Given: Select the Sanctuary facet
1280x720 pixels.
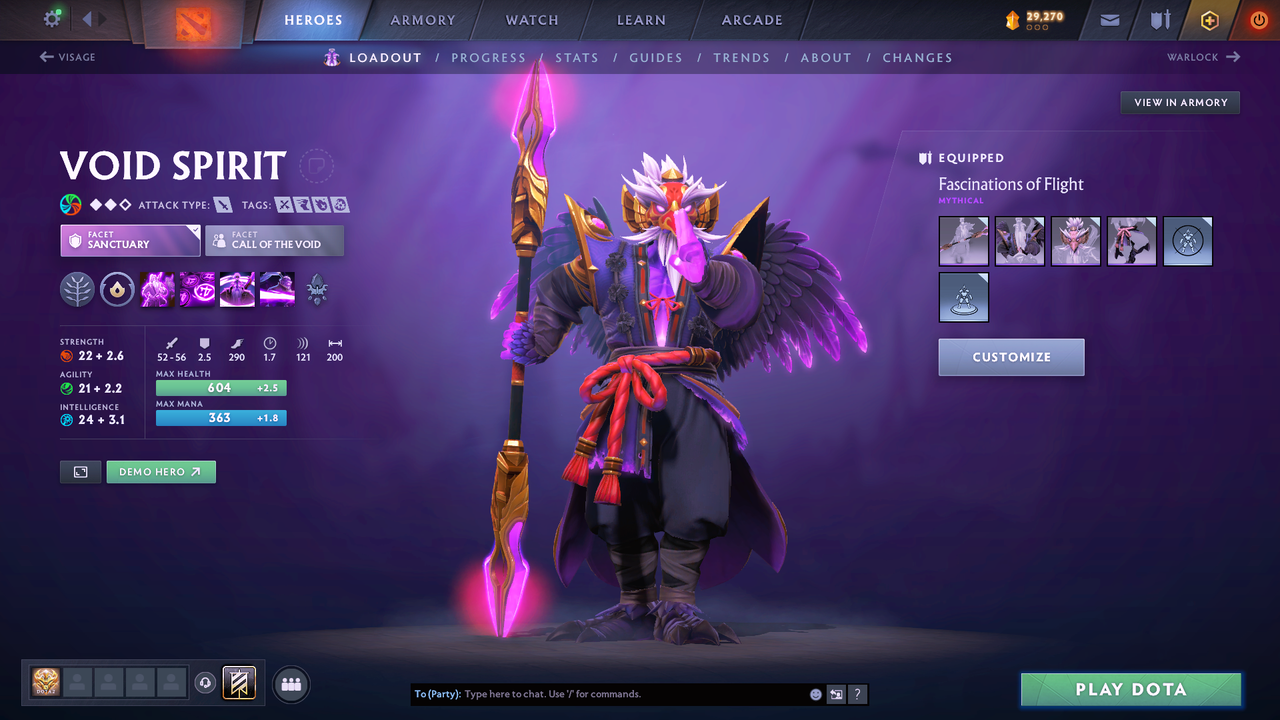Looking at the screenshot, I should (x=130, y=240).
